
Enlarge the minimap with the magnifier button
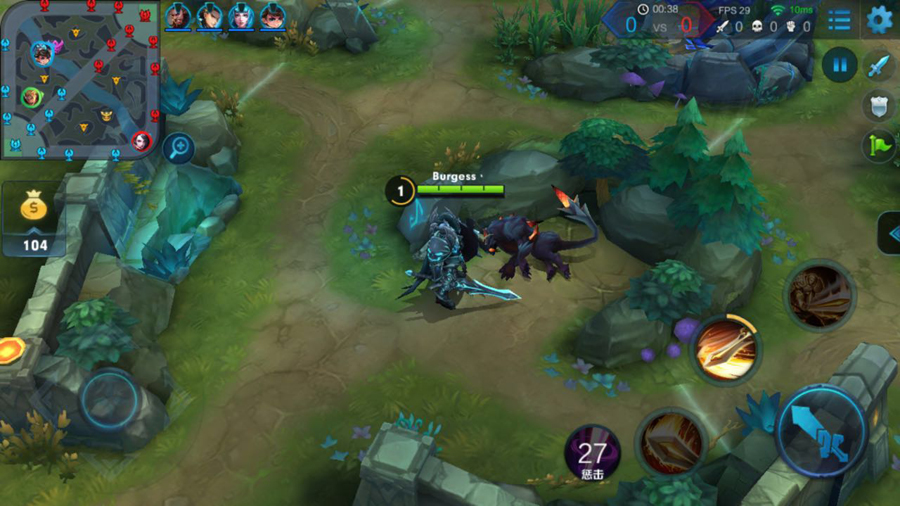pos(178,148)
